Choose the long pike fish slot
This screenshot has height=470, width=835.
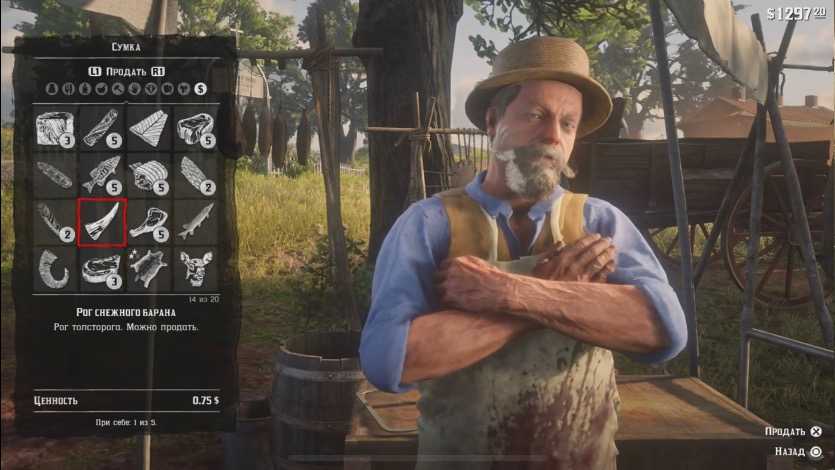pos(196,222)
